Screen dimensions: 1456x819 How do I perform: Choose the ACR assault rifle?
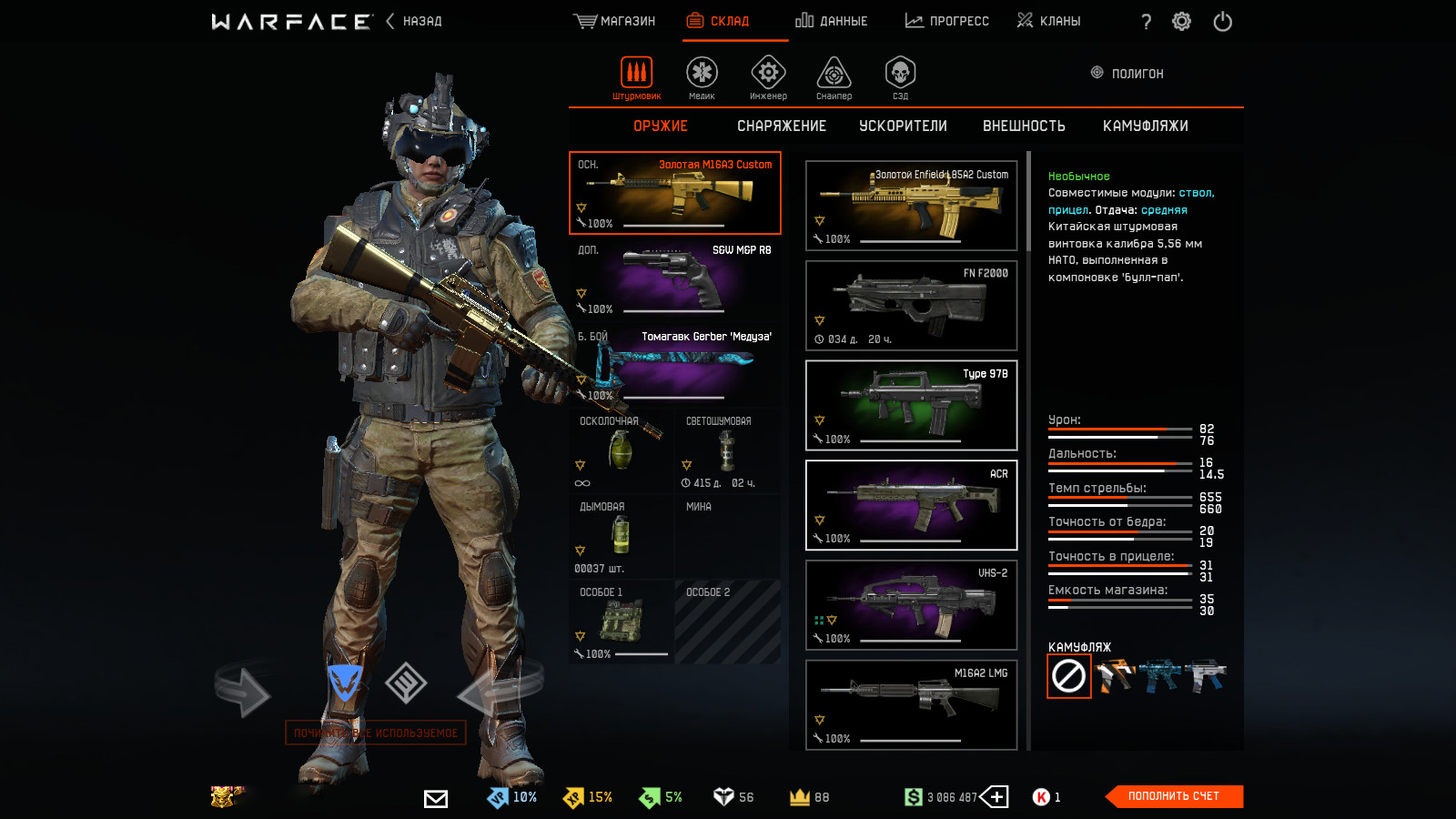911,505
